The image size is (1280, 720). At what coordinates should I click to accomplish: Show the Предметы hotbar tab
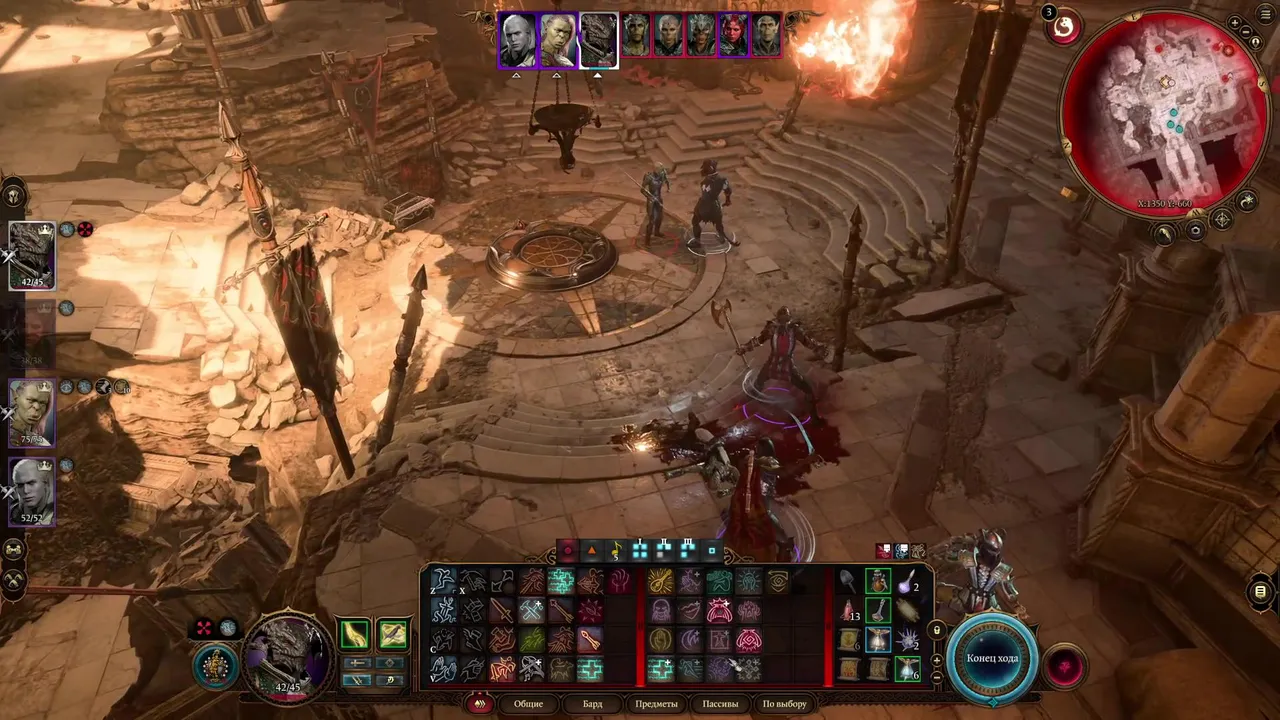tap(656, 704)
